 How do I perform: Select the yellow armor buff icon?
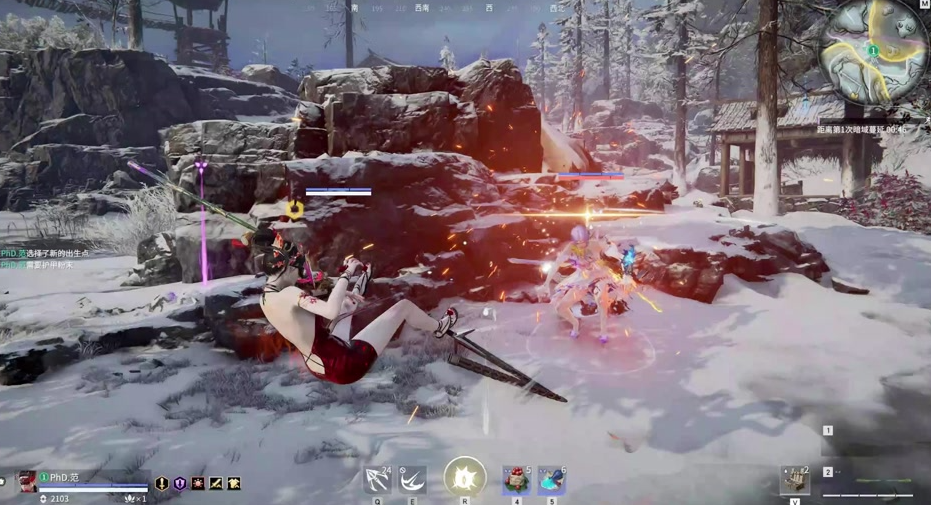tap(234, 484)
